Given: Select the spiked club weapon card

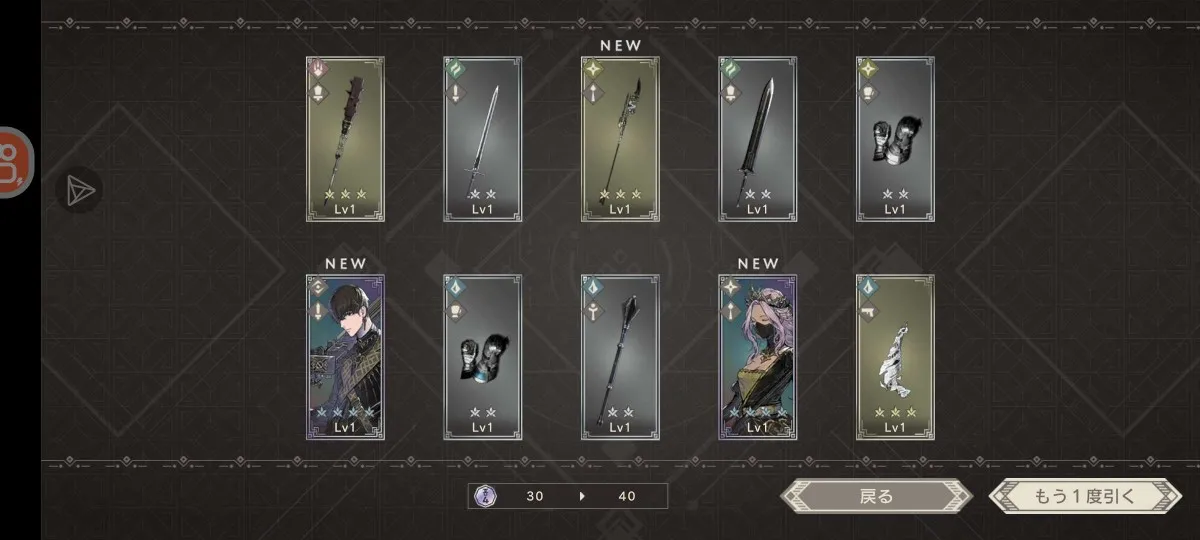Looking at the screenshot, I should coord(345,138).
